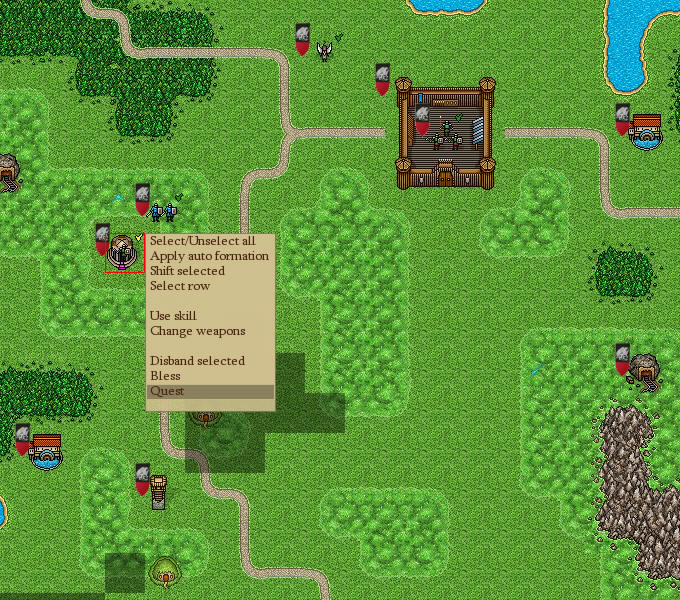Choose Select/Unselect all in context menu
Viewport: 680px width, 600px height.
point(202,241)
